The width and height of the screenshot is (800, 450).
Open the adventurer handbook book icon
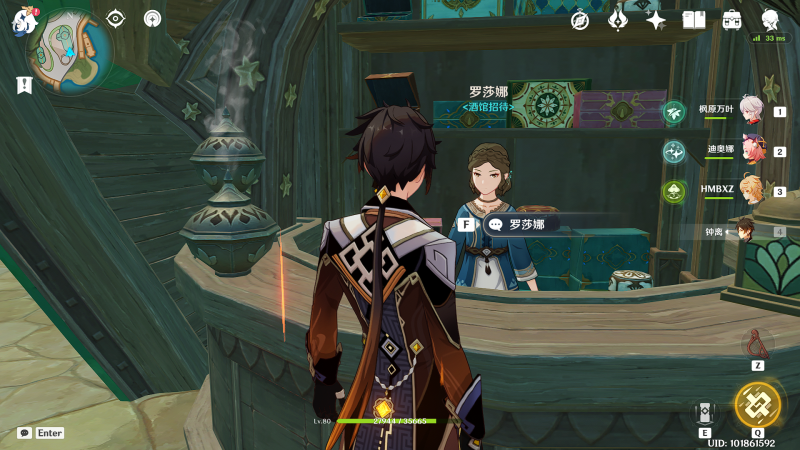point(694,20)
